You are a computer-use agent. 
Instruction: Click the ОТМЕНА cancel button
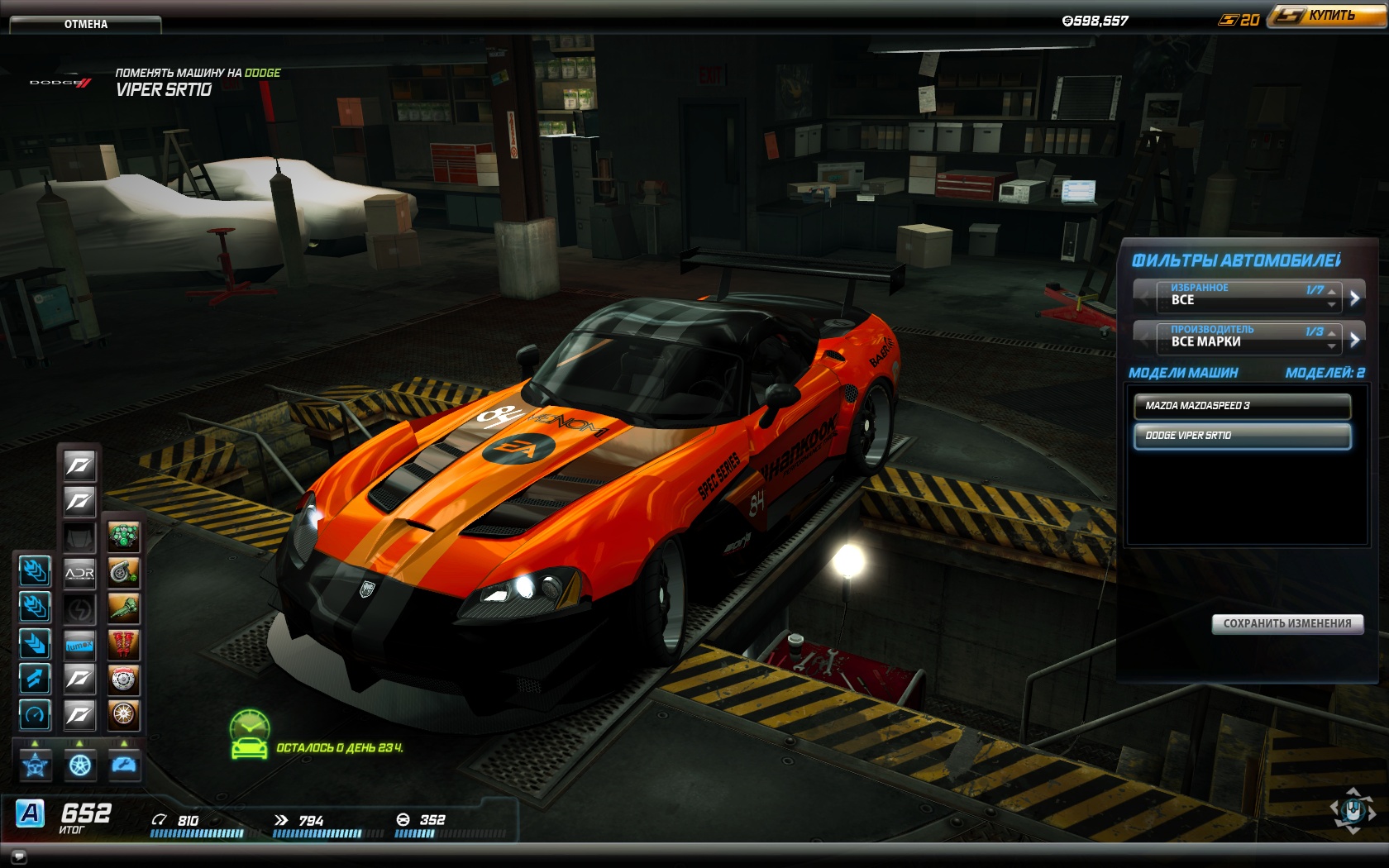(85, 24)
